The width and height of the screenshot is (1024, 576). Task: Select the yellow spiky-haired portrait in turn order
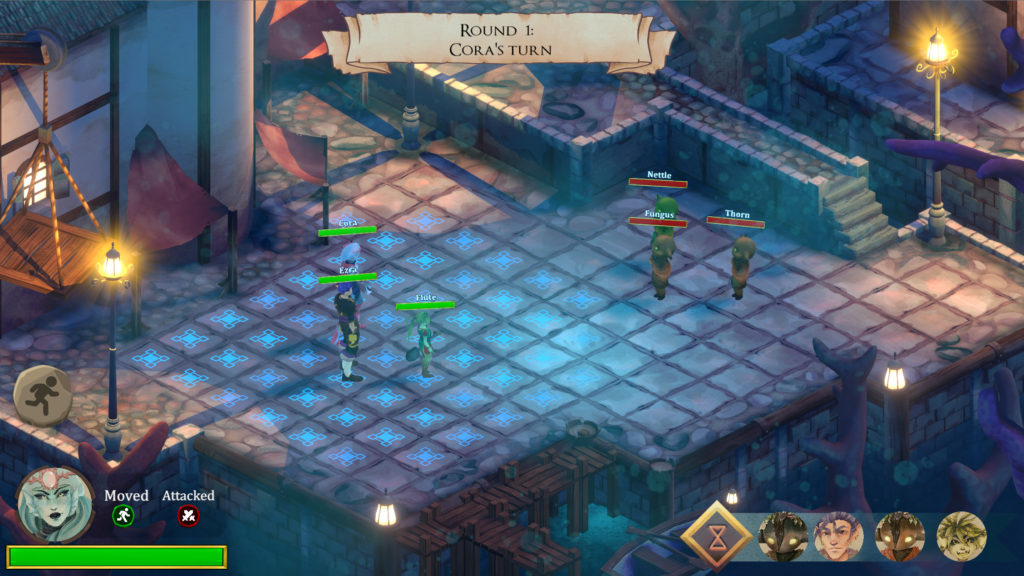tap(961, 537)
